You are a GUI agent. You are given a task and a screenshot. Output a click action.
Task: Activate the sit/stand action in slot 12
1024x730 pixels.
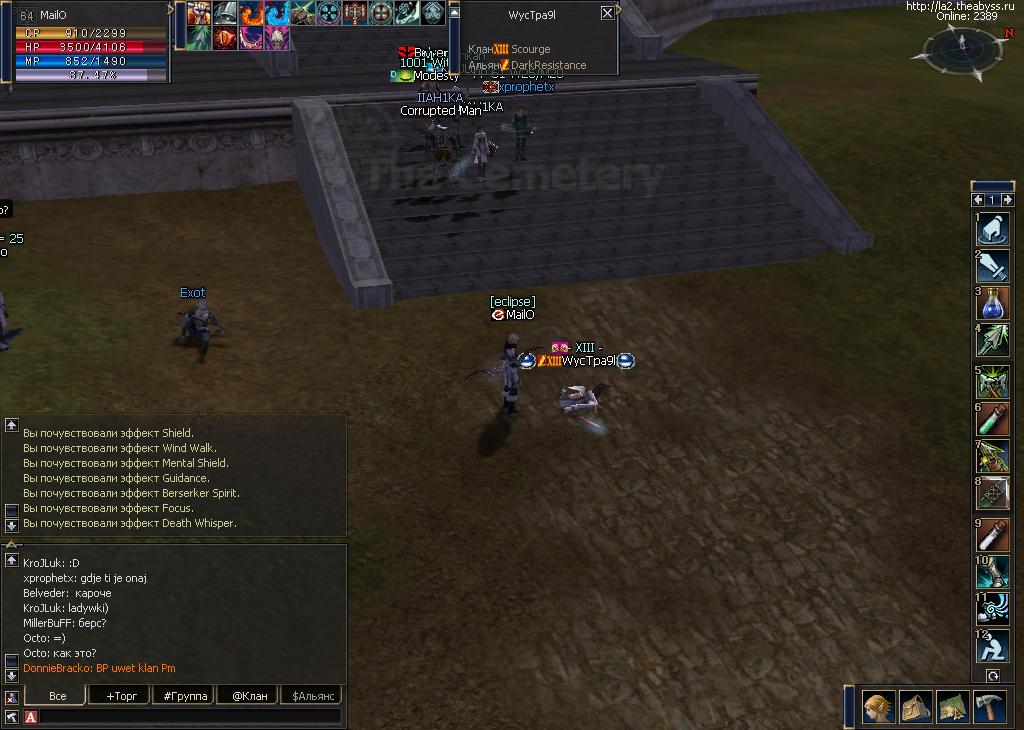pyautogui.click(x=993, y=647)
